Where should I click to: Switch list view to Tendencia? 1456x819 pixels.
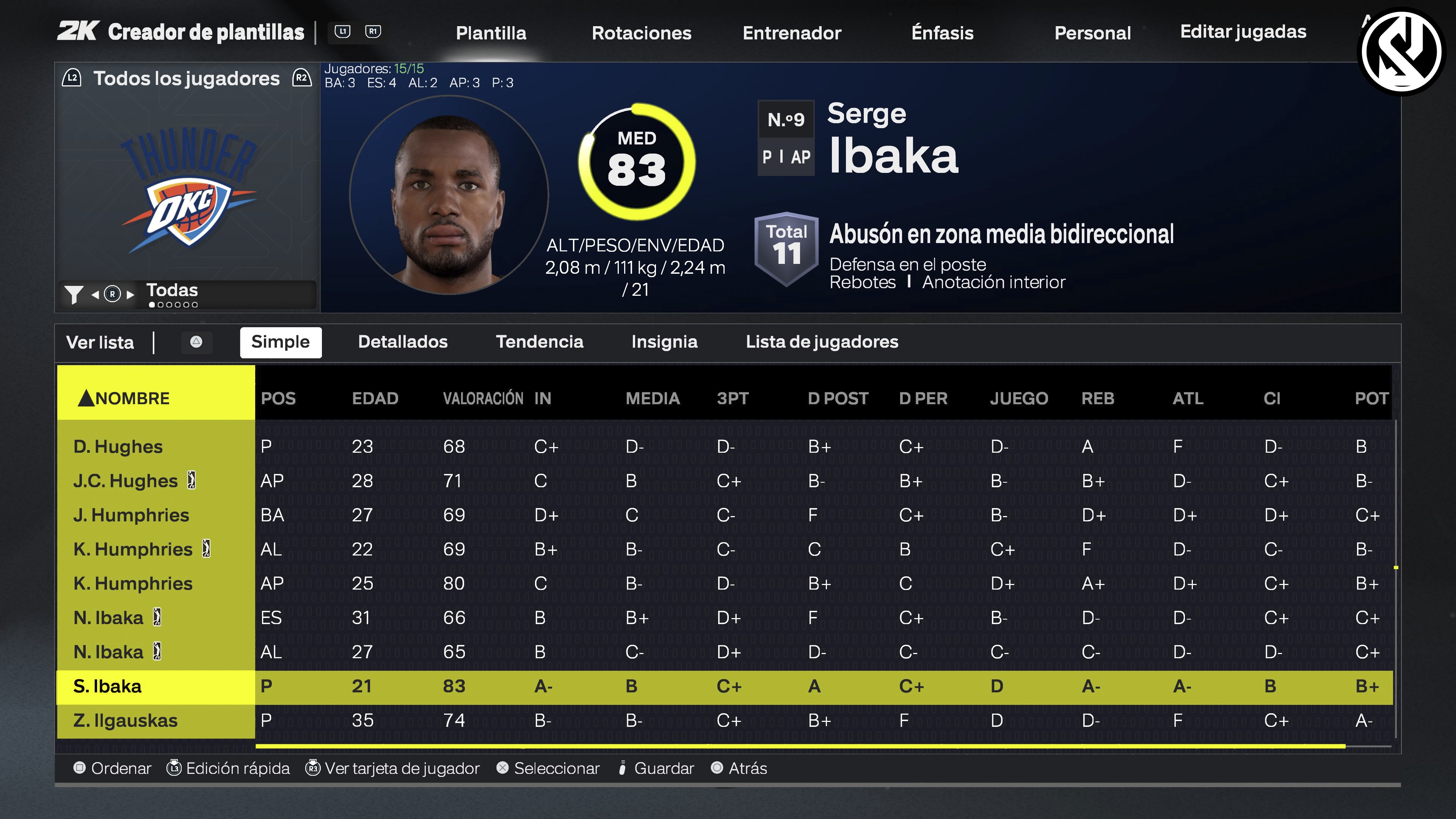point(539,342)
